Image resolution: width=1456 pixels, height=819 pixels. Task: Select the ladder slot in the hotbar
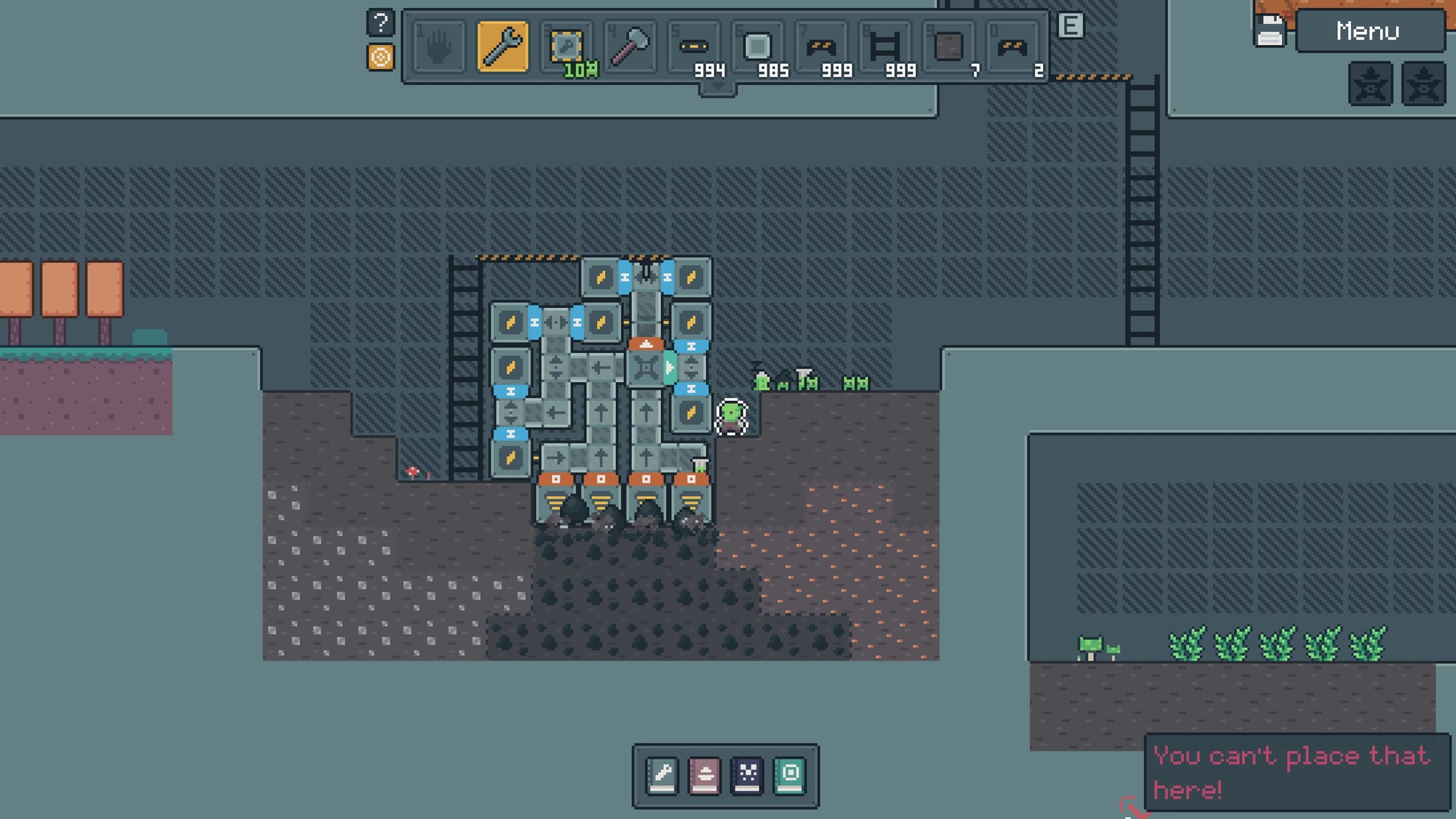885,47
